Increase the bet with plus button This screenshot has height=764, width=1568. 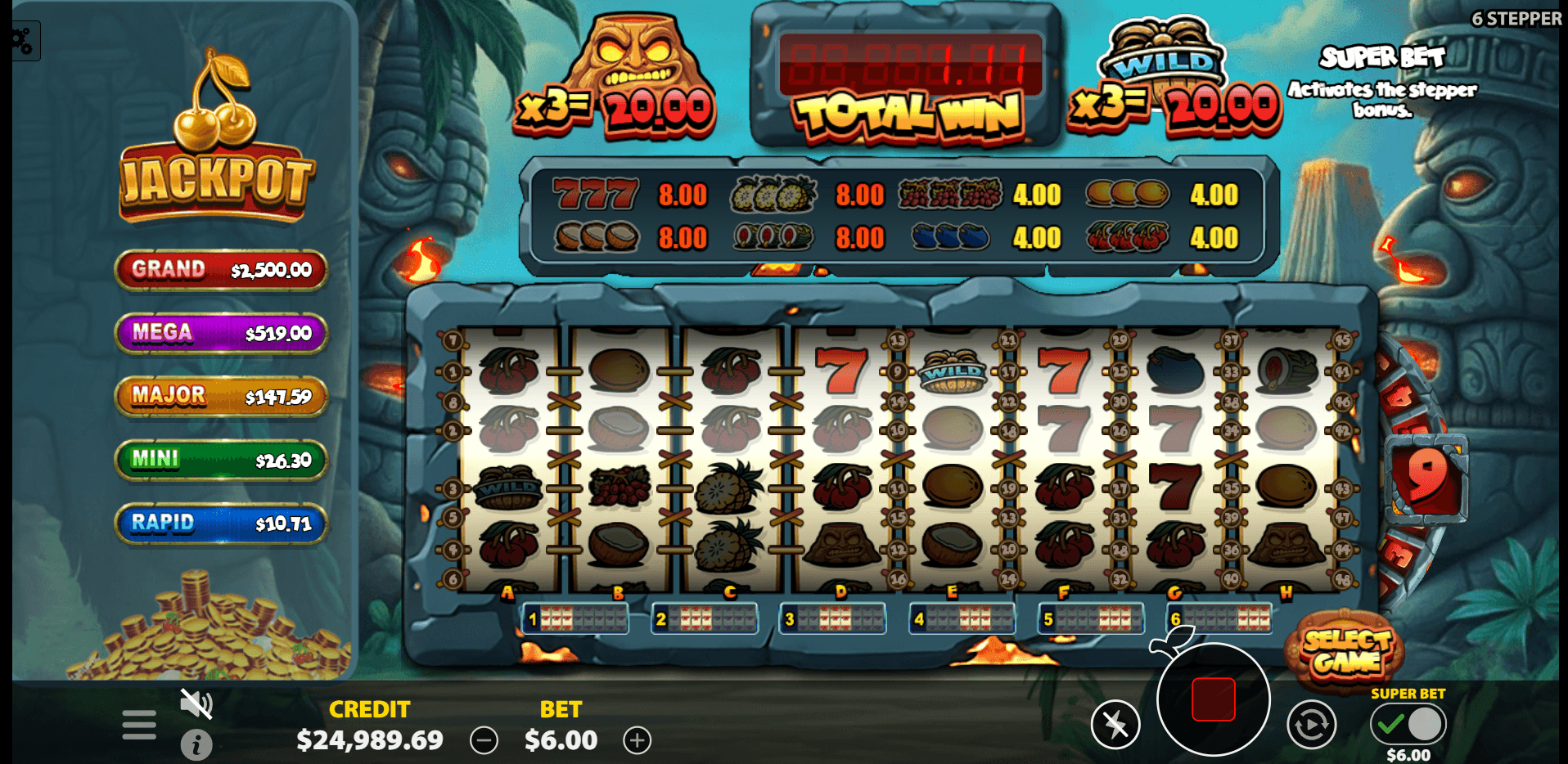[x=637, y=741]
